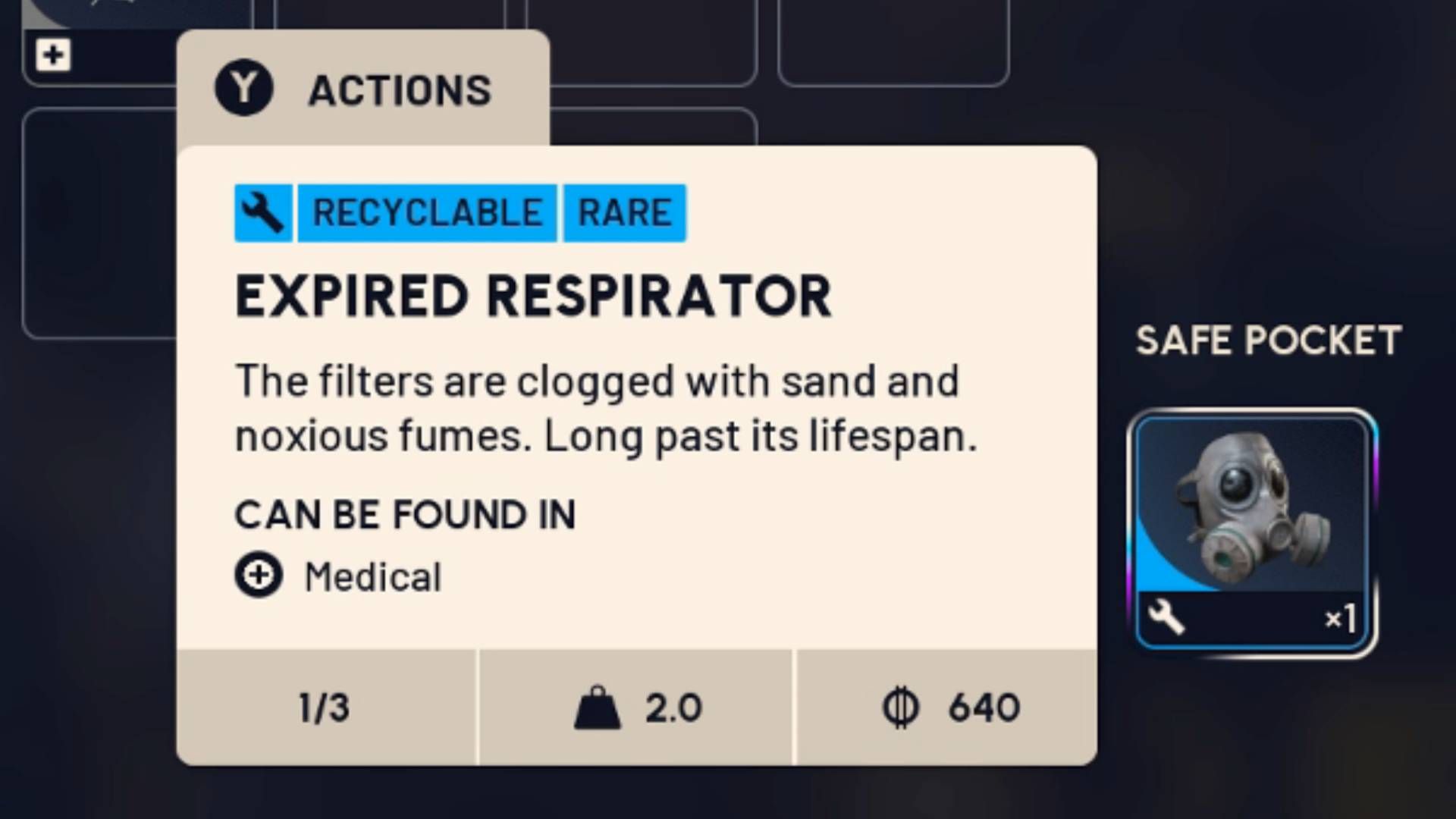Click the Medical category plus icon
Viewport: 1456px width, 819px height.
coord(259,576)
